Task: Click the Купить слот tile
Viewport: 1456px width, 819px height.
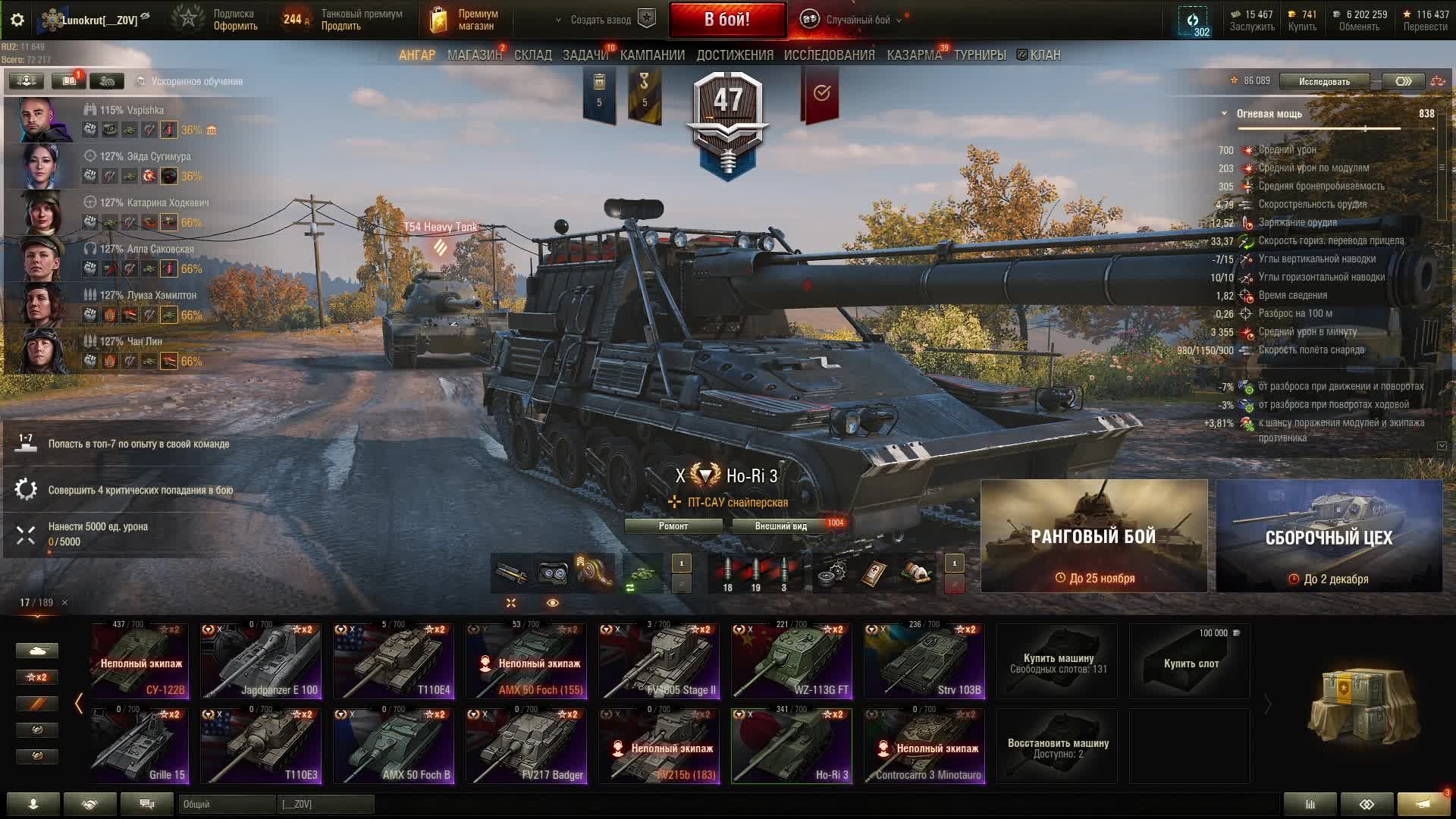Action: [1190, 661]
